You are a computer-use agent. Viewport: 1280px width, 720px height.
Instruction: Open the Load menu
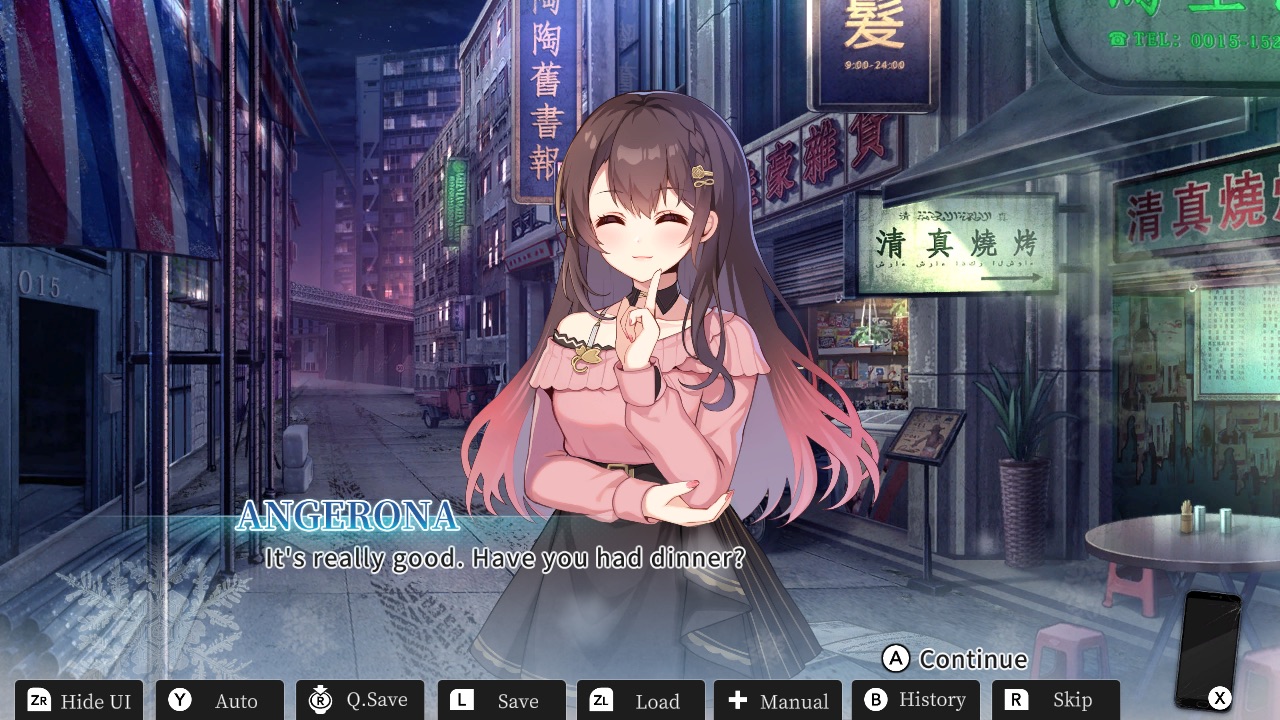pos(640,700)
